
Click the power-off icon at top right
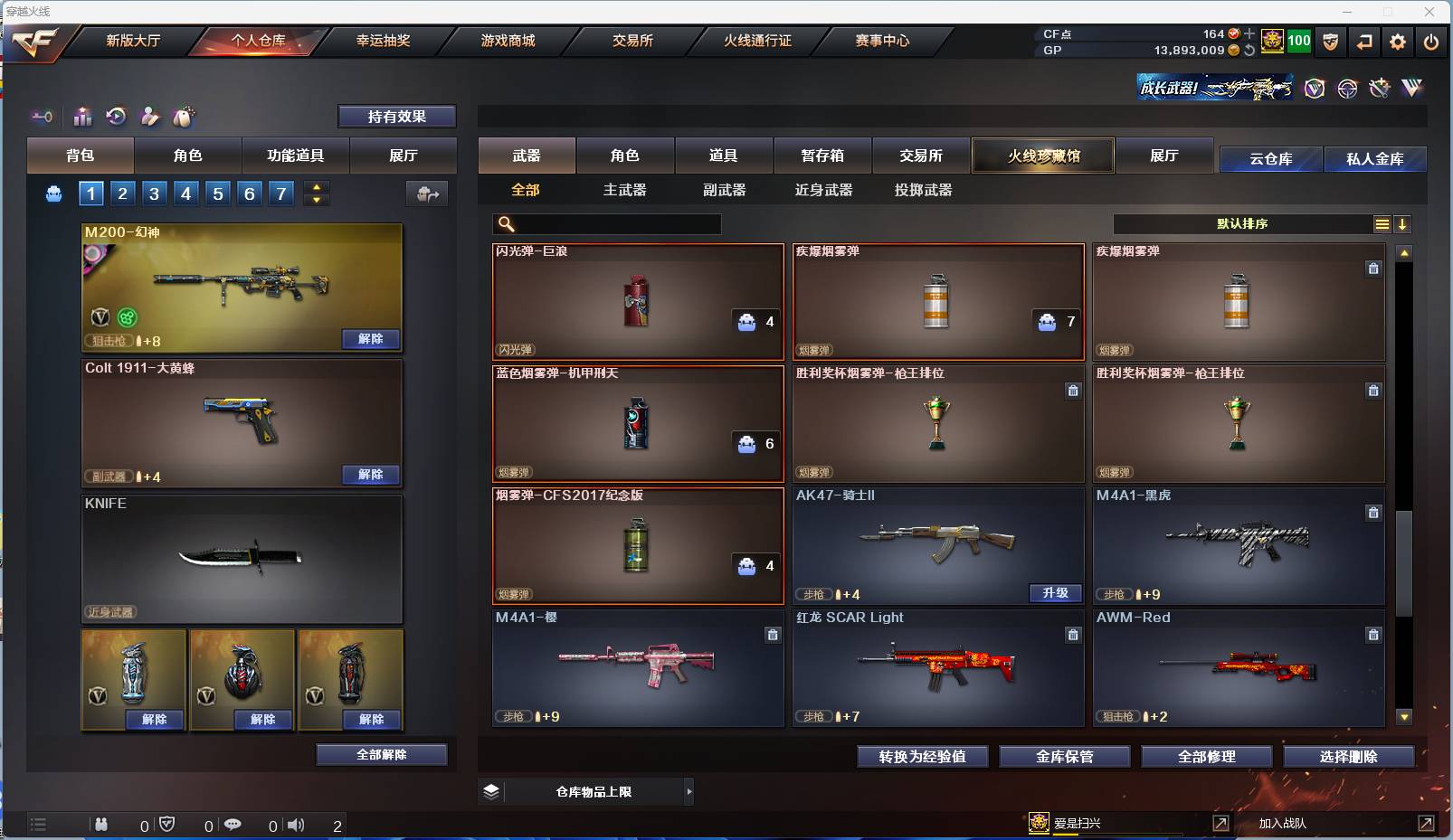coord(1430,42)
